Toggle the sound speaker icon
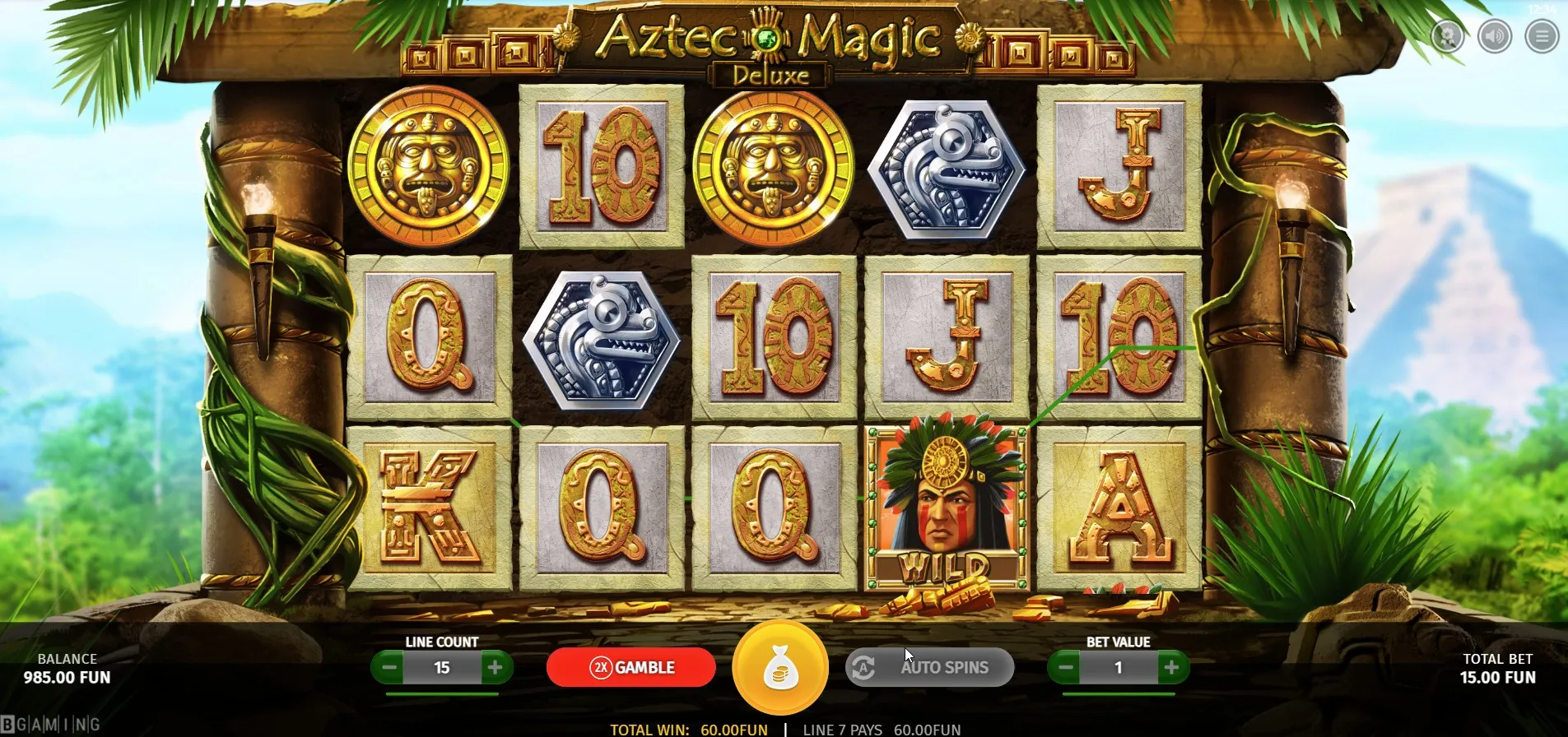The width and height of the screenshot is (1568, 737). 1494,36
